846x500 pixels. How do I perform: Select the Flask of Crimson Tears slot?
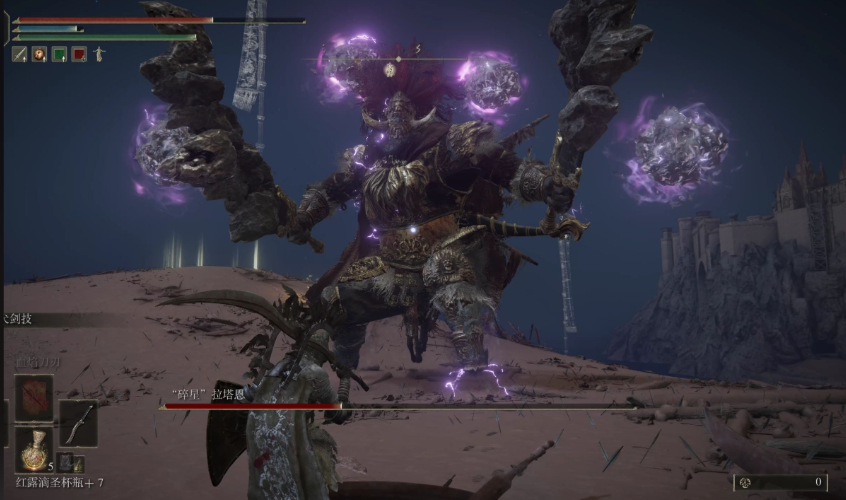[x=34, y=449]
